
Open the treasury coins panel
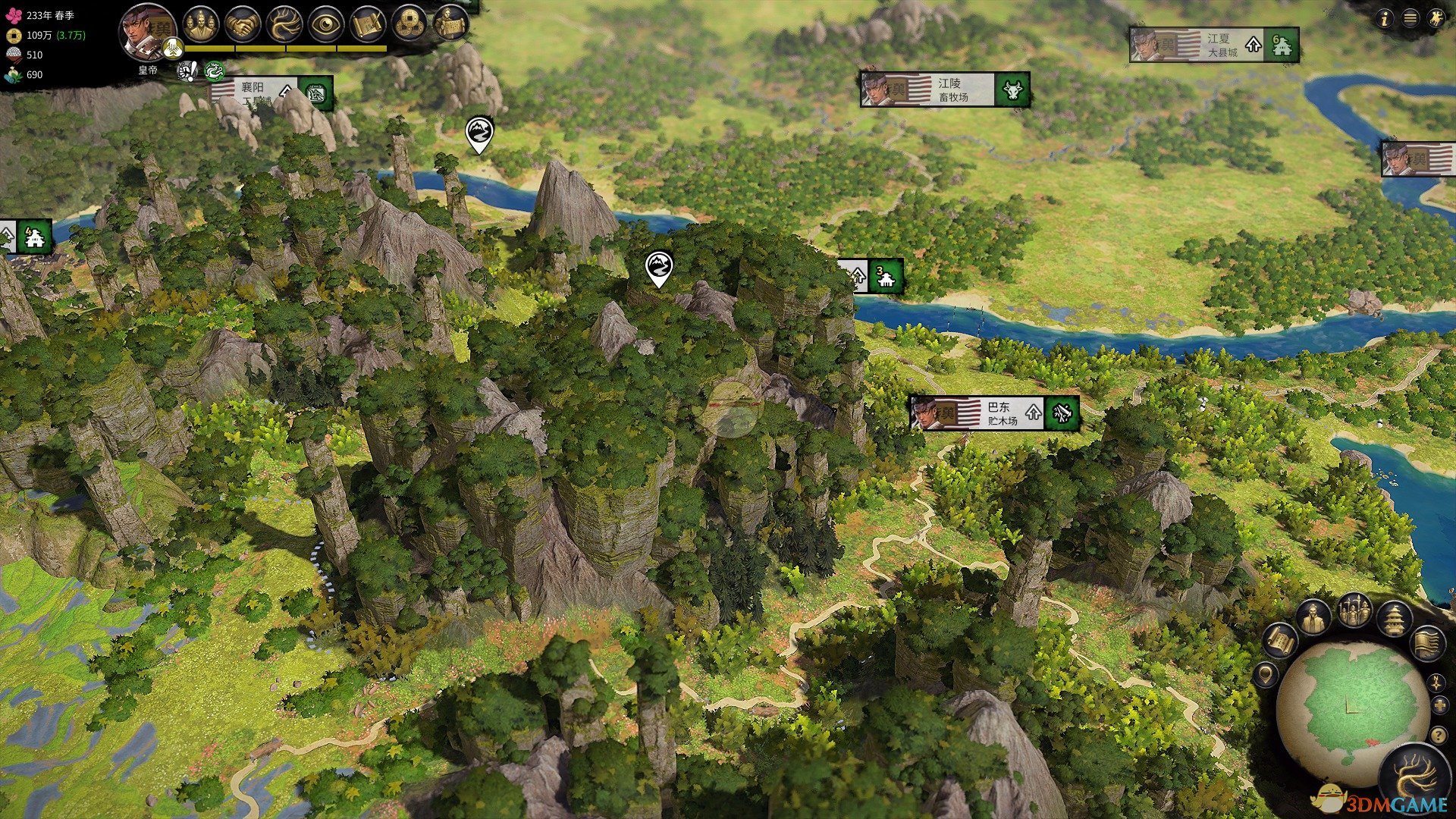pos(409,25)
